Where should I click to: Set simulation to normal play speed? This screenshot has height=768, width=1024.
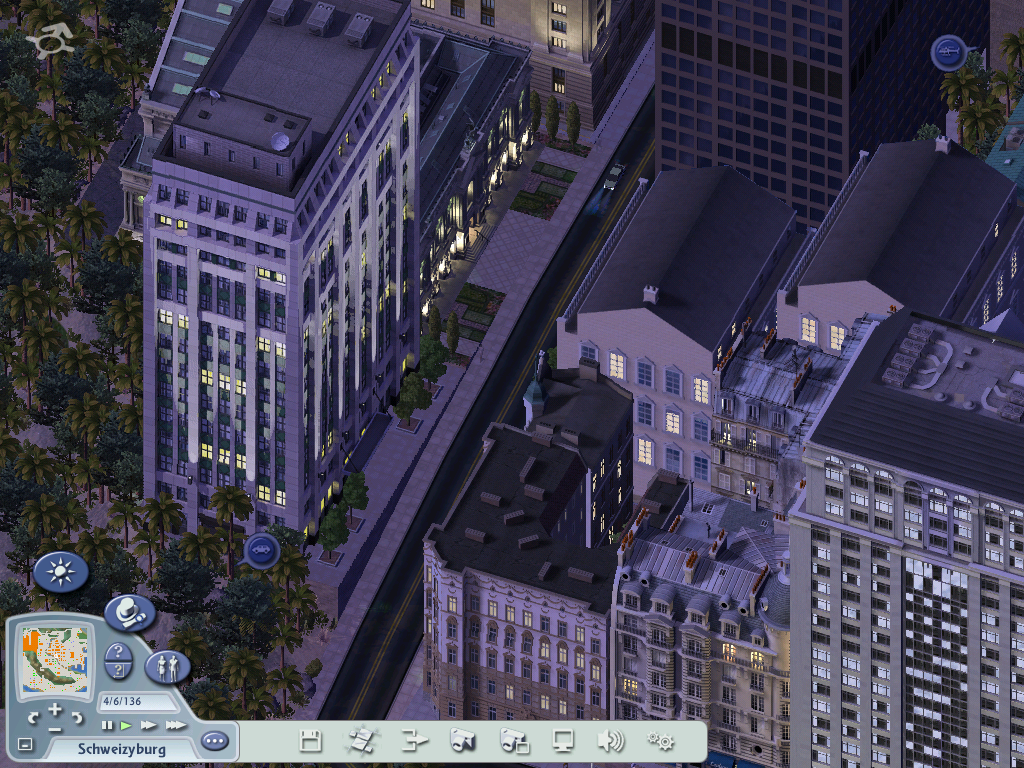click(x=126, y=725)
